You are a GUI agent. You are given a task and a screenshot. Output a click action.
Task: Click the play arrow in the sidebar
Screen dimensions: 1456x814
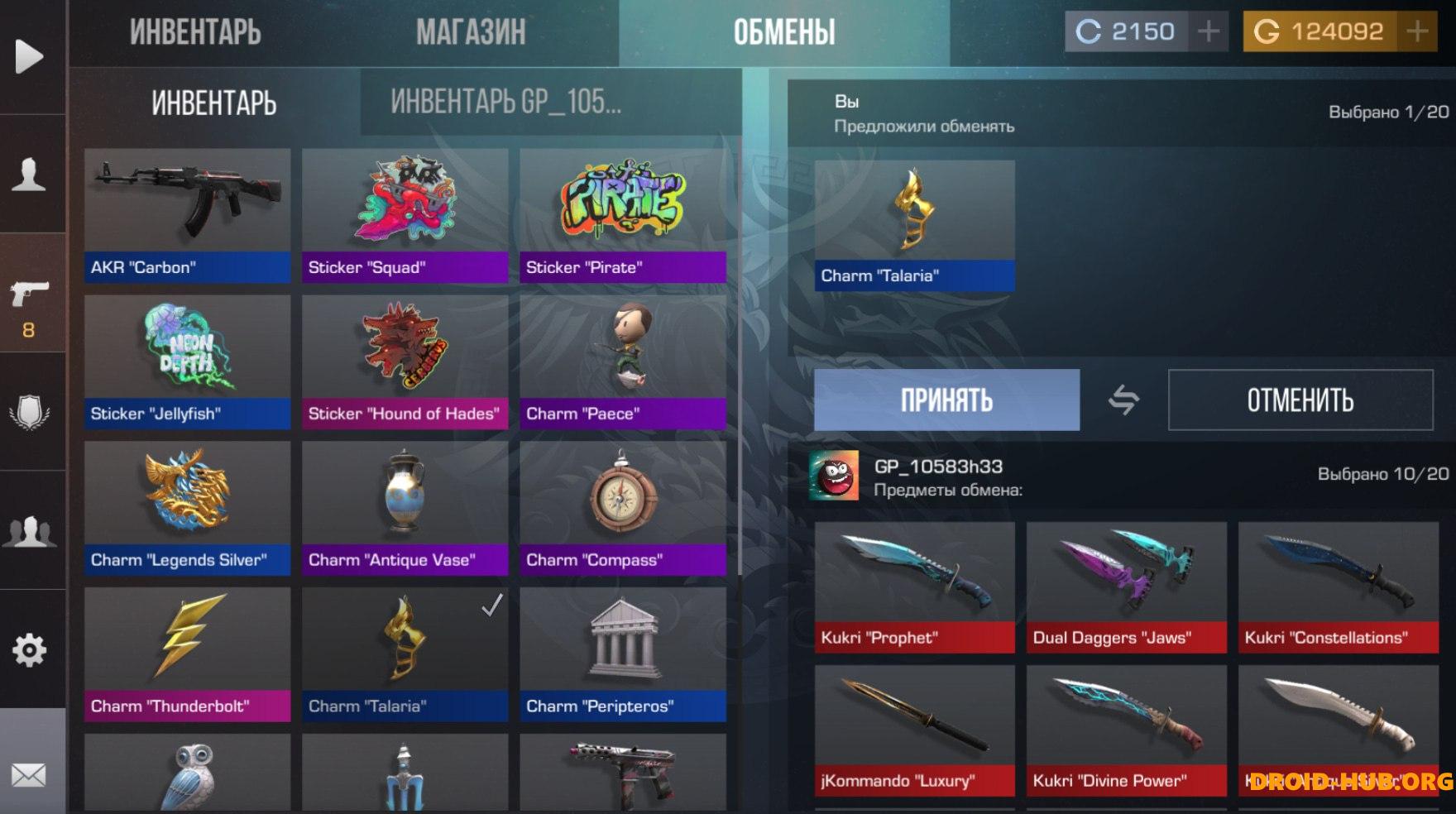pos(30,55)
